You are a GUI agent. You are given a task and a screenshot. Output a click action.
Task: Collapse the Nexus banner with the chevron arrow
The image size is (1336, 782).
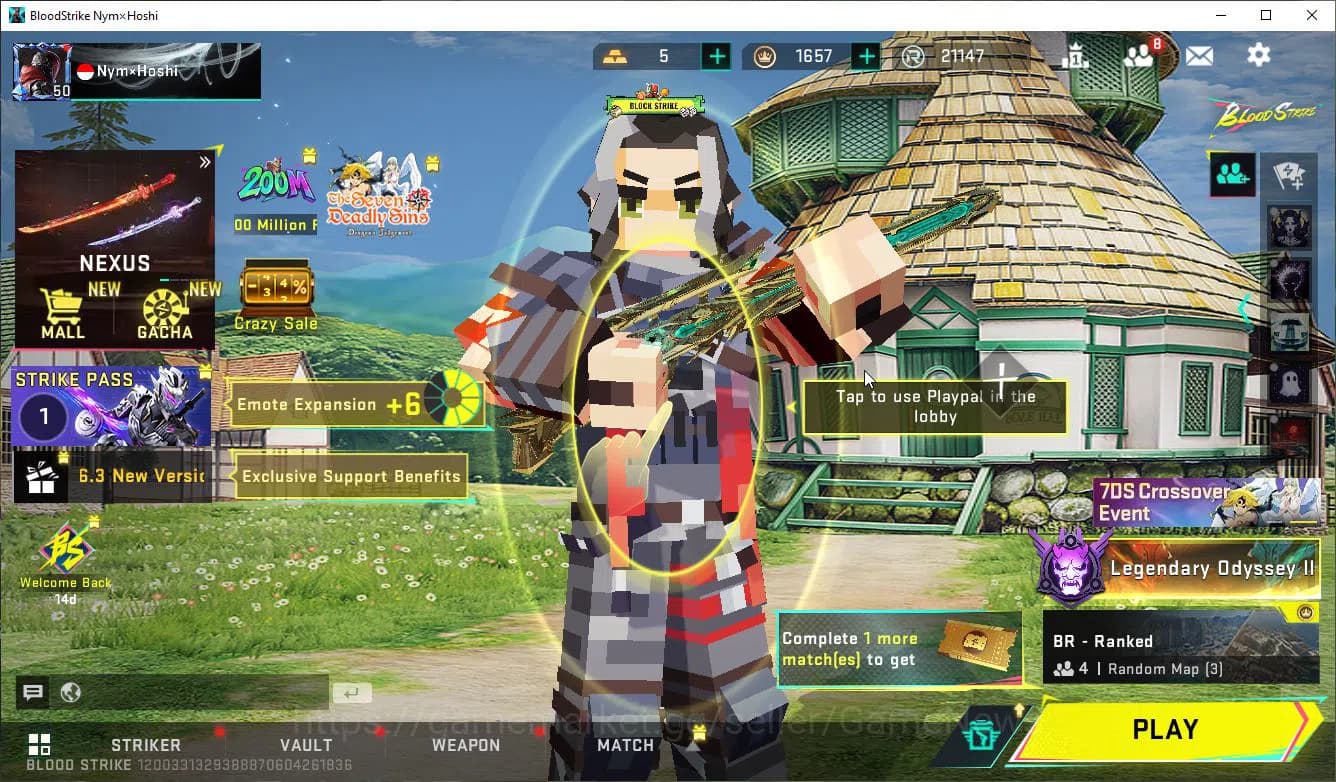click(x=205, y=160)
